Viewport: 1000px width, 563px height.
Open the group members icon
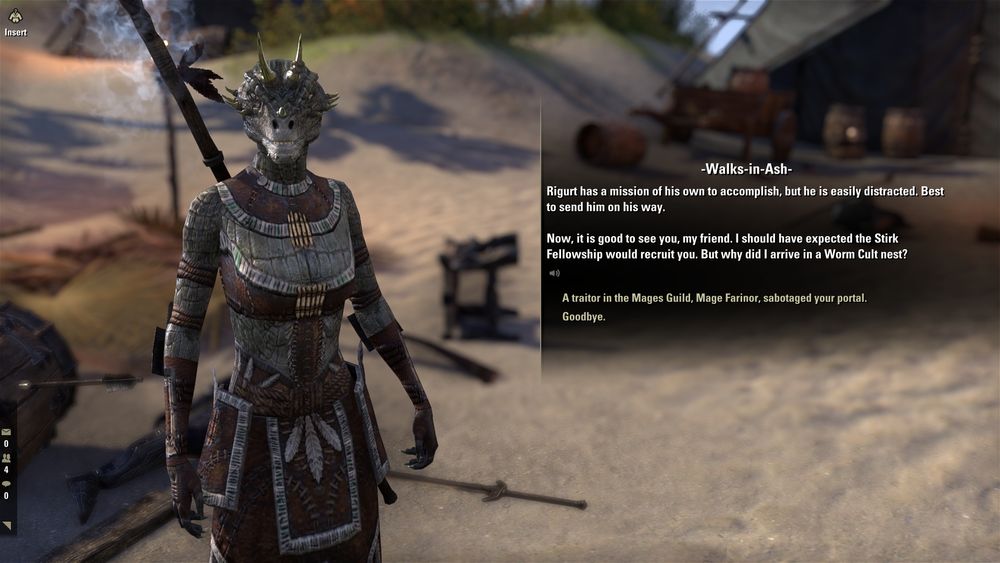[6, 459]
